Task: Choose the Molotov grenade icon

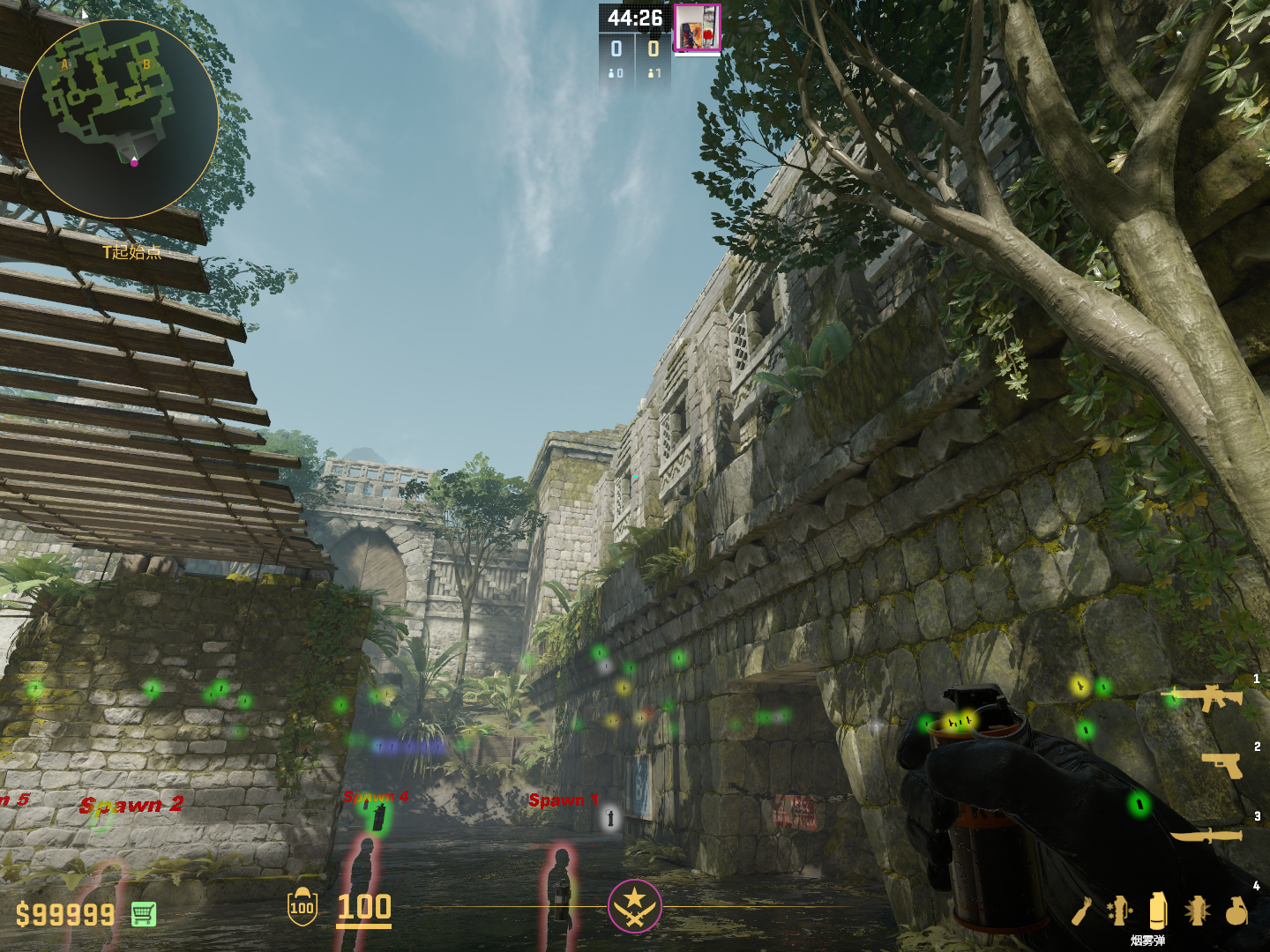Action: (x=1081, y=911)
